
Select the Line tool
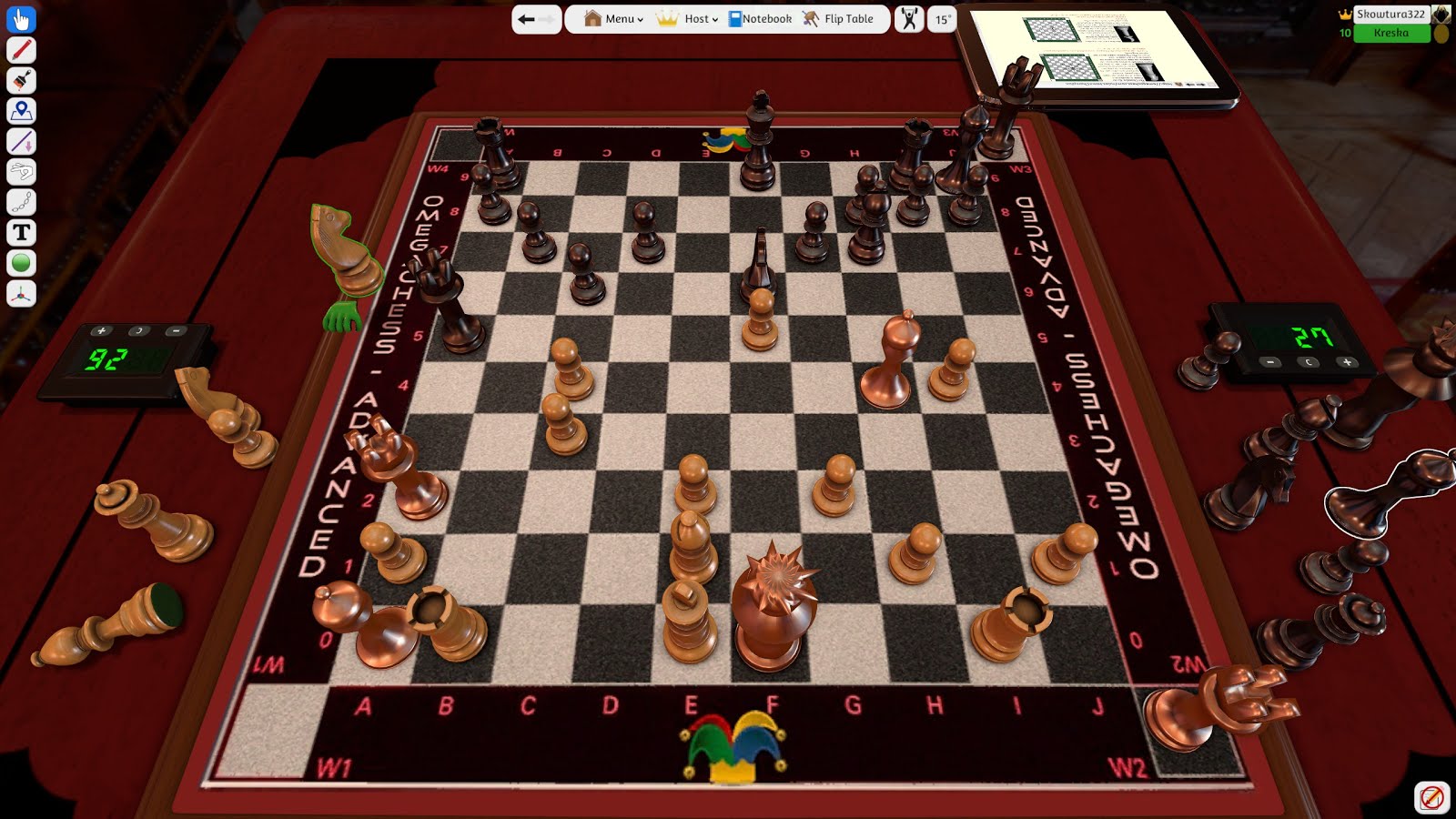20,141
